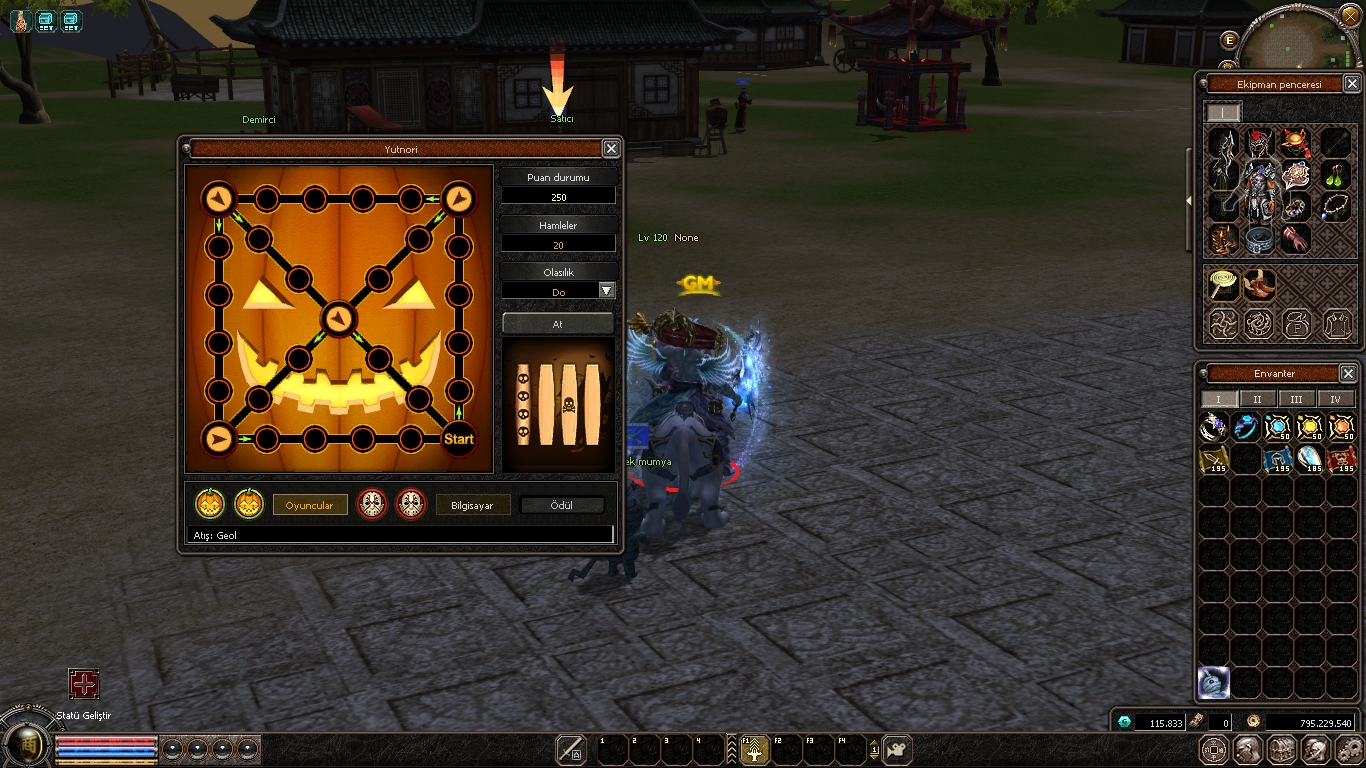Open the Statü Geliştir red plus icon
The image size is (1366, 768).
tap(83, 684)
